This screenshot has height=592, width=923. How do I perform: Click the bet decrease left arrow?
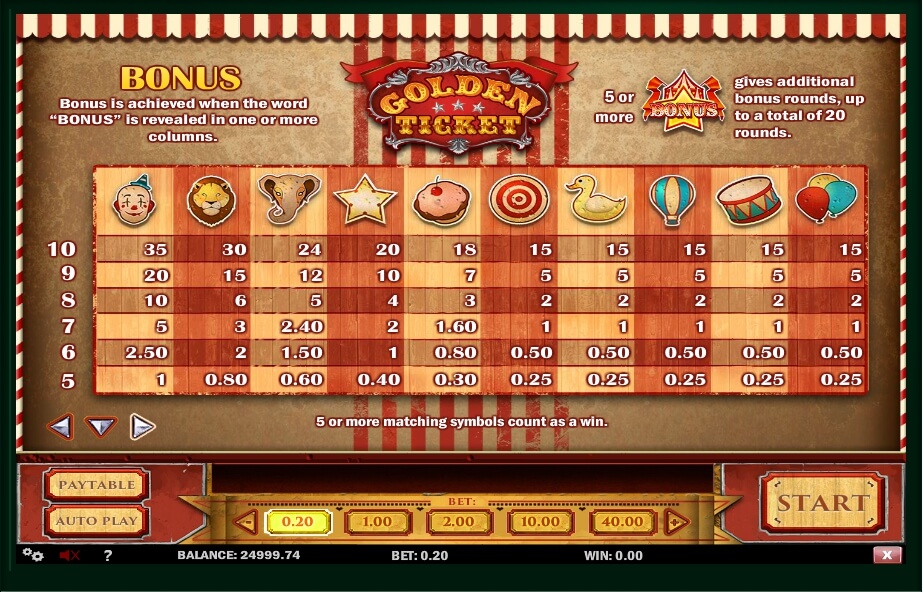(245, 522)
